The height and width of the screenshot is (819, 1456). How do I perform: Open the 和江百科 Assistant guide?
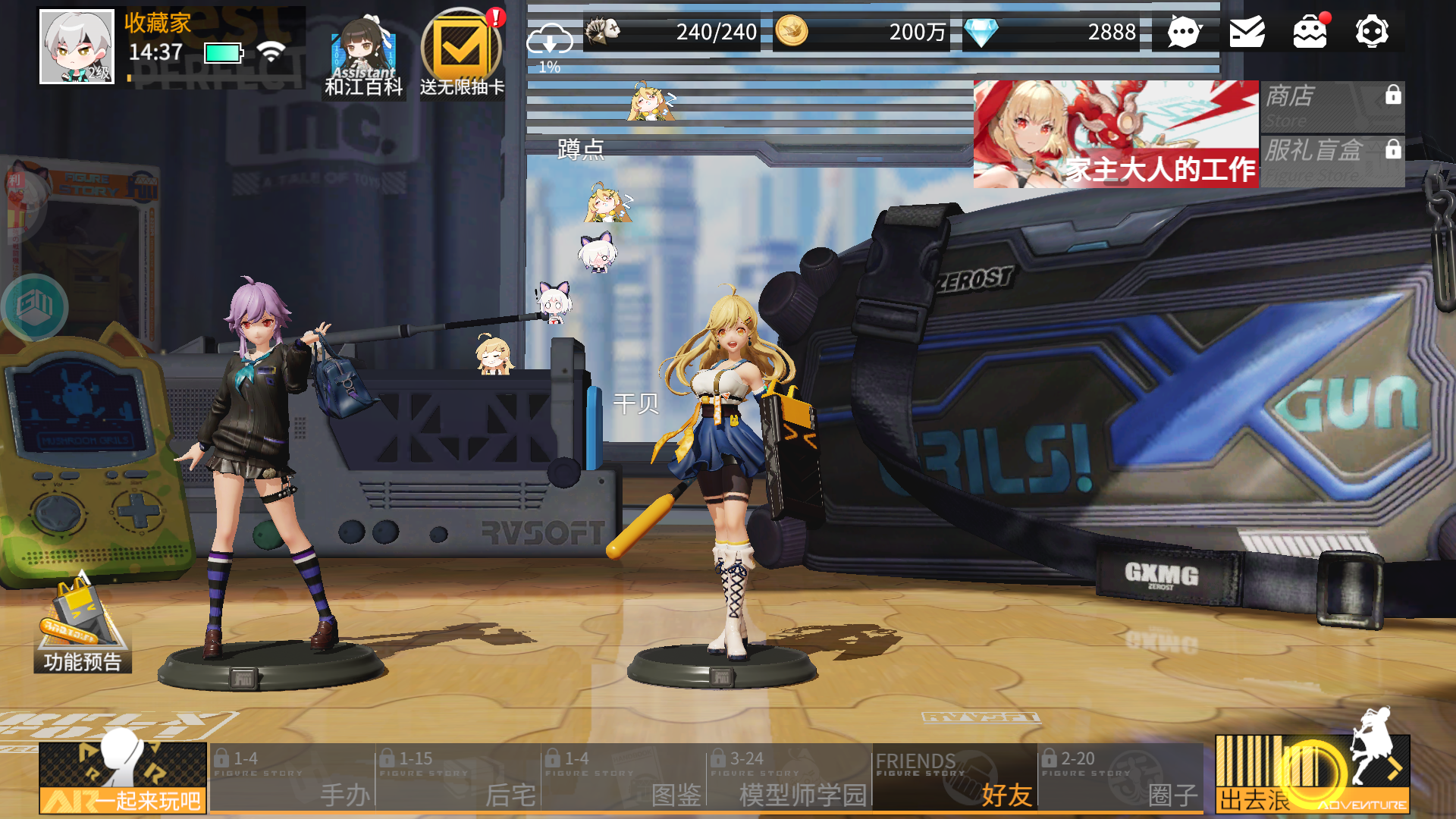click(x=364, y=55)
